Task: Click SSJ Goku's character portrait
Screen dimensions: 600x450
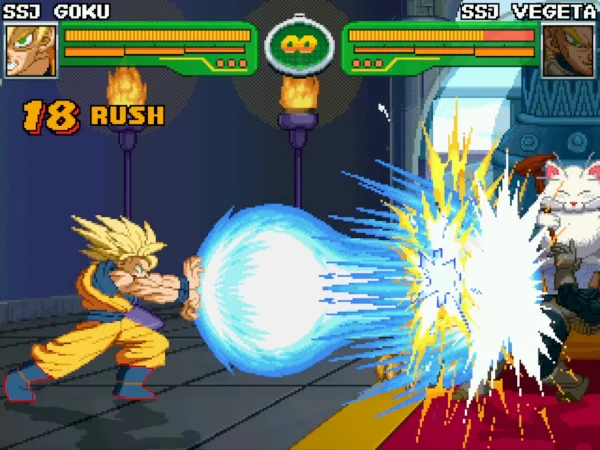Action: click(31, 50)
